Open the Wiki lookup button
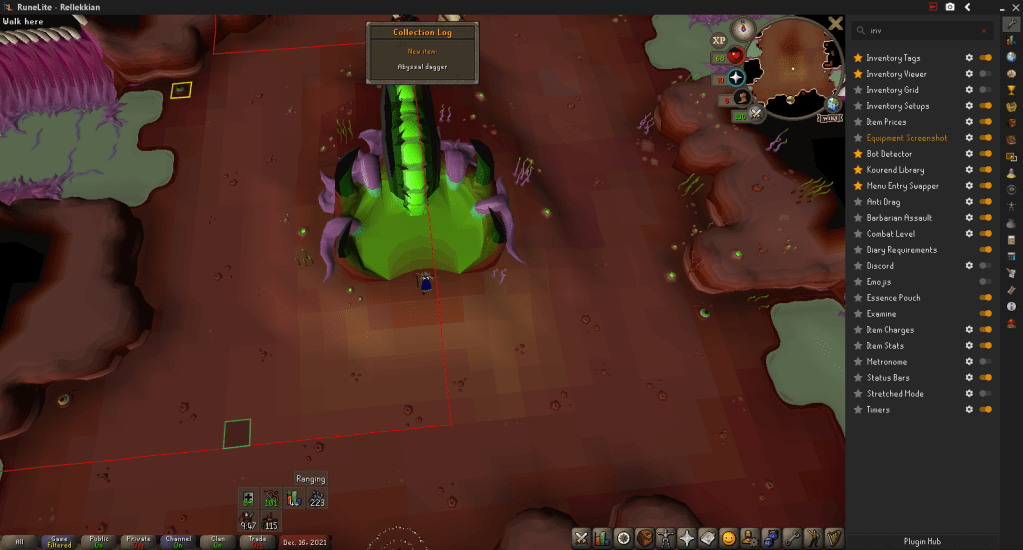This screenshot has height=550, width=1023. pyautogui.click(x=829, y=118)
